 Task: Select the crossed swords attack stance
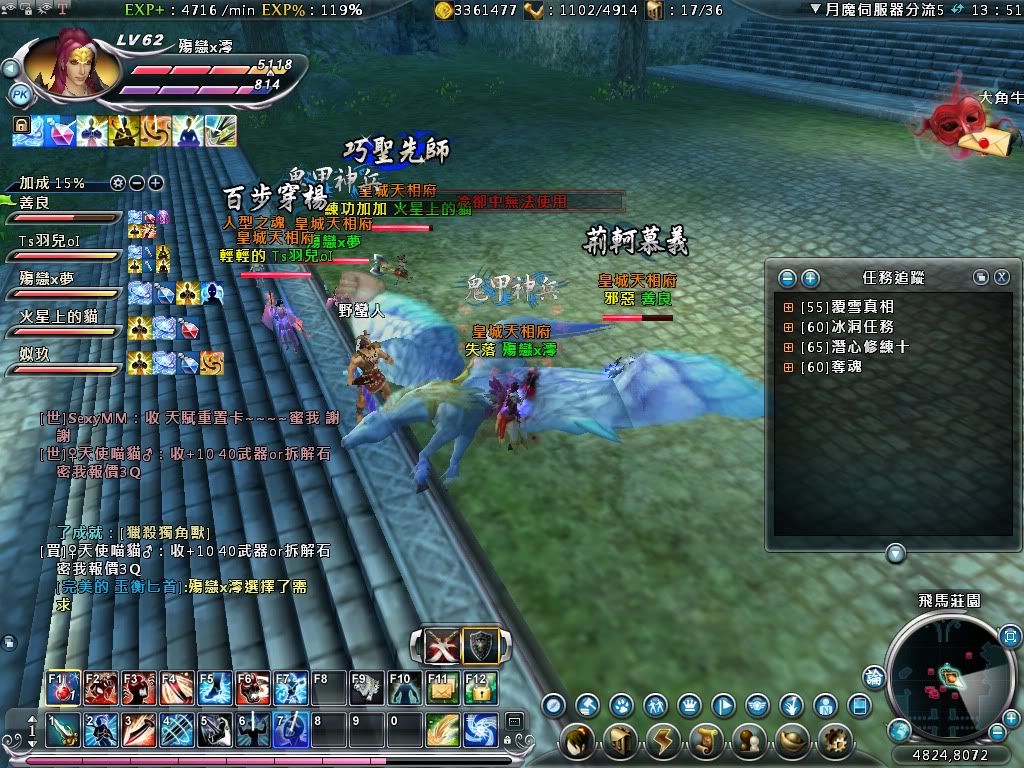coord(442,647)
